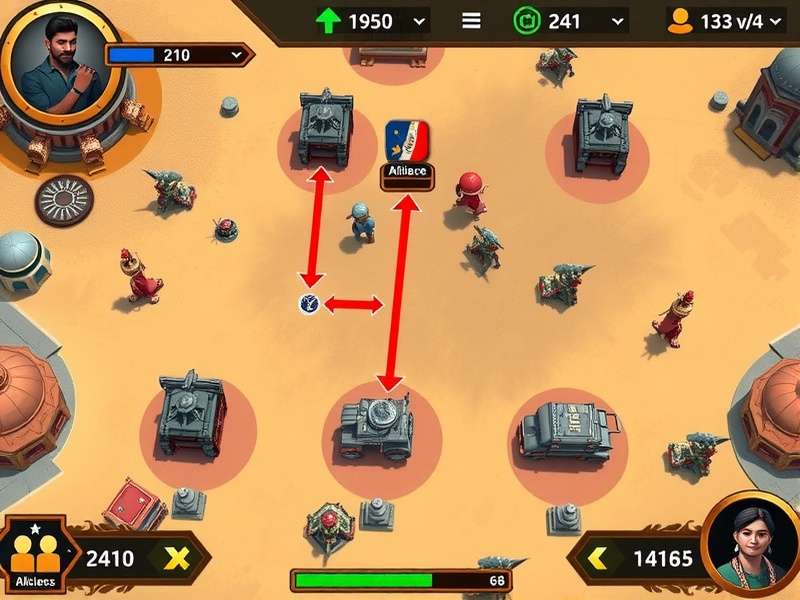Open the 133 population dropdown
This screenshot has width=800, height=600.
pos(778,20)
